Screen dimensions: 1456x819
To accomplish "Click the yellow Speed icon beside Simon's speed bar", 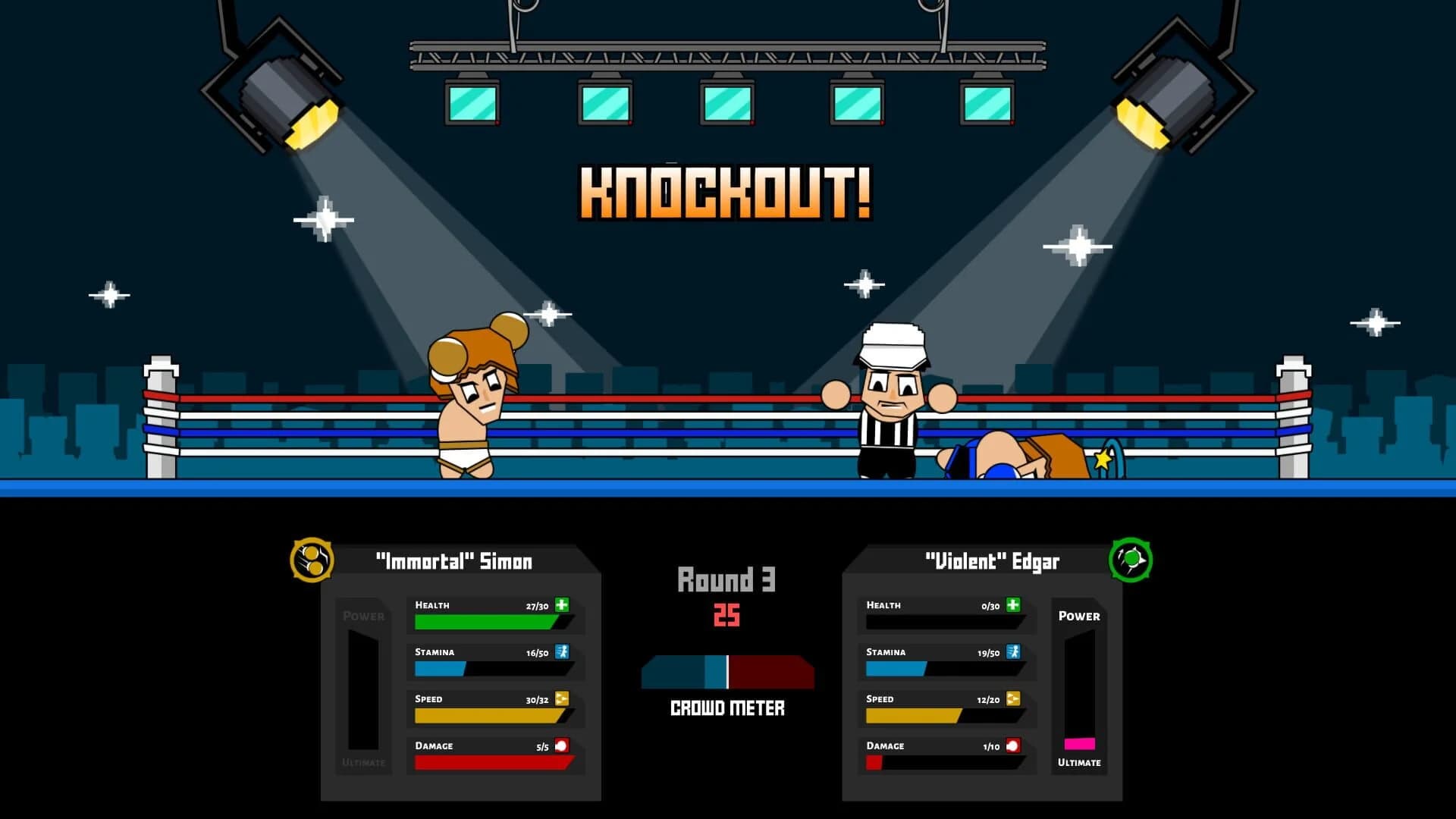I will click(563, 698).
